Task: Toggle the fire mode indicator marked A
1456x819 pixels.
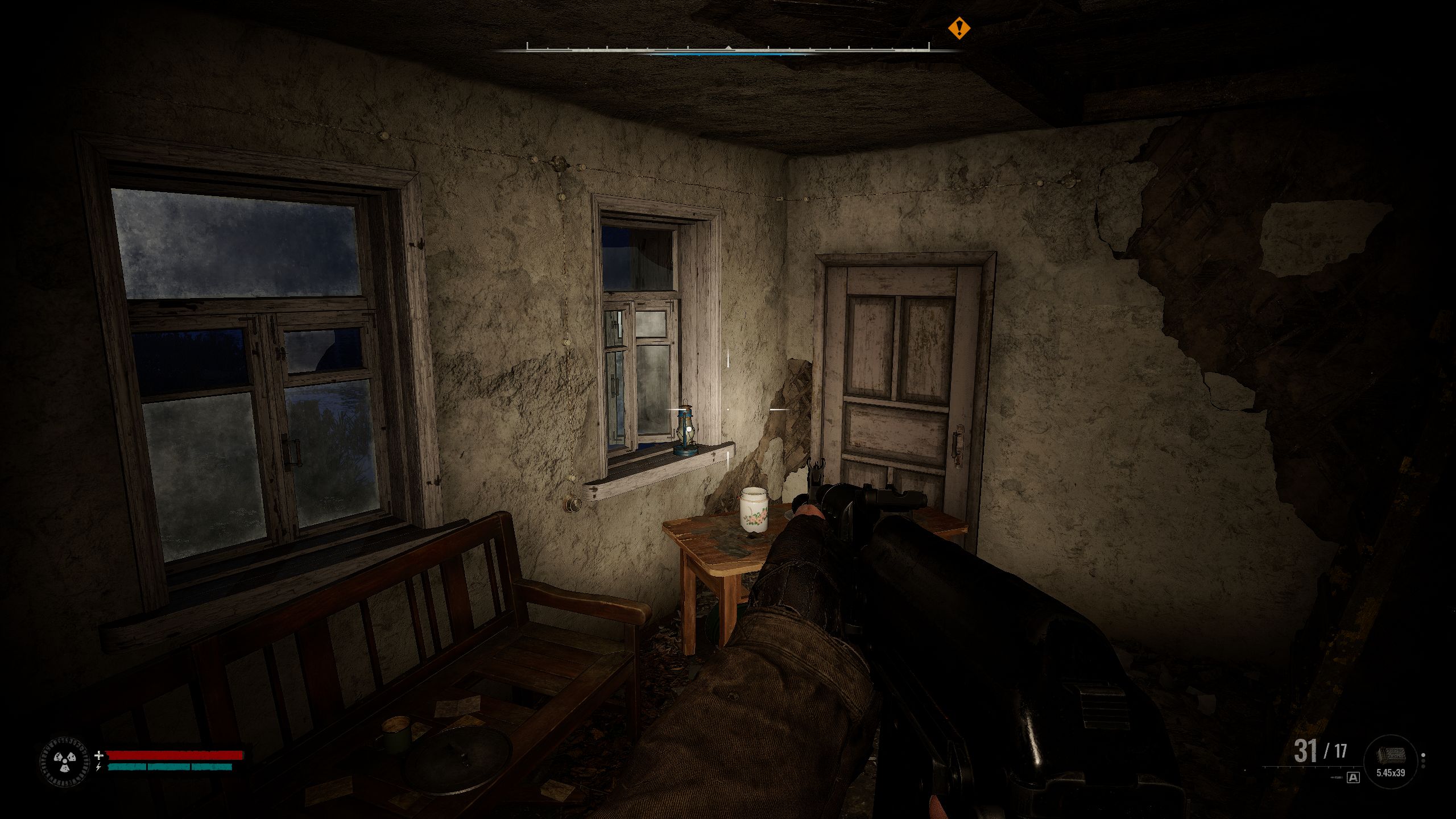Action: click(x=1353, y=777)
